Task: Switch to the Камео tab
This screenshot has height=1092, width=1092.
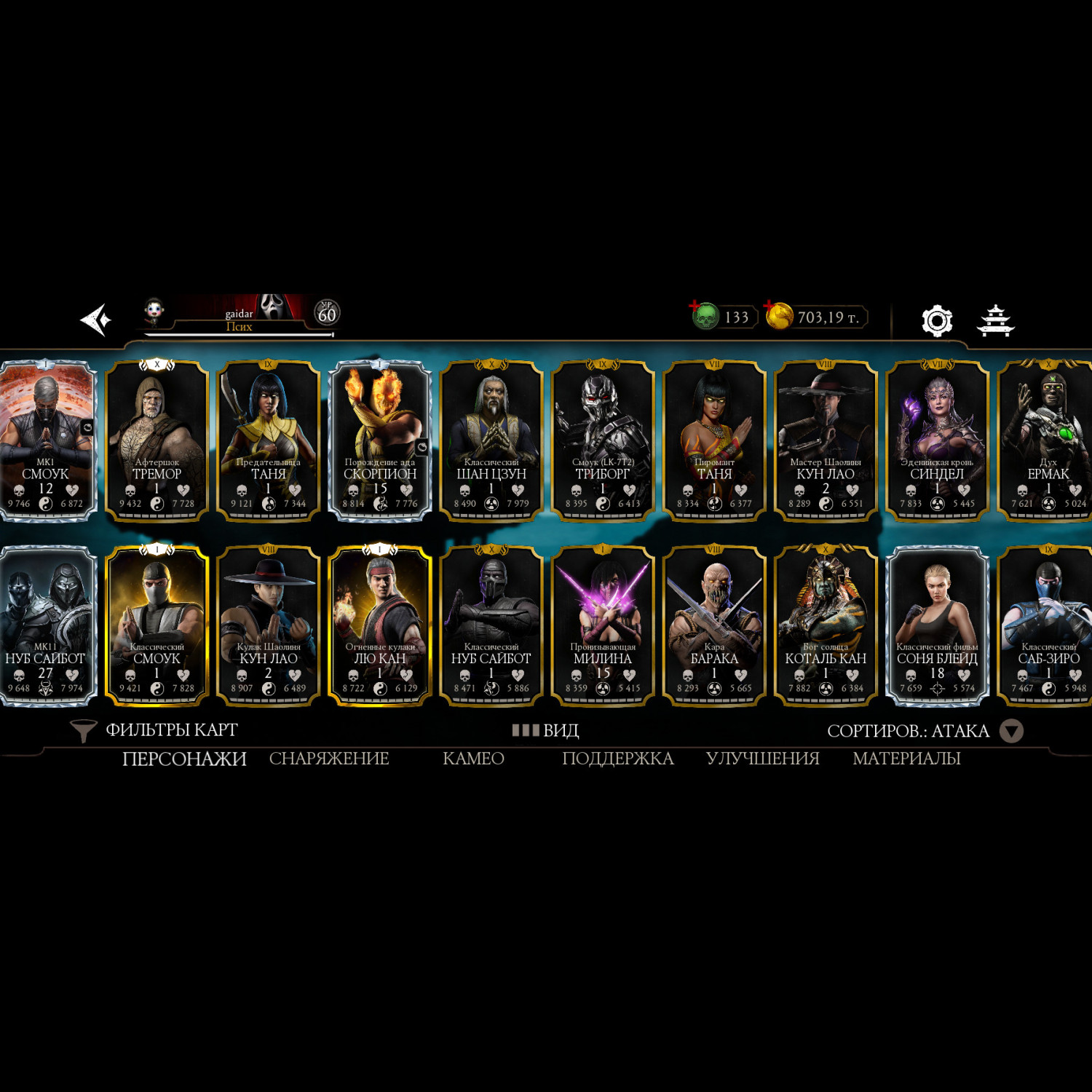Action: [x=473, y=759]
